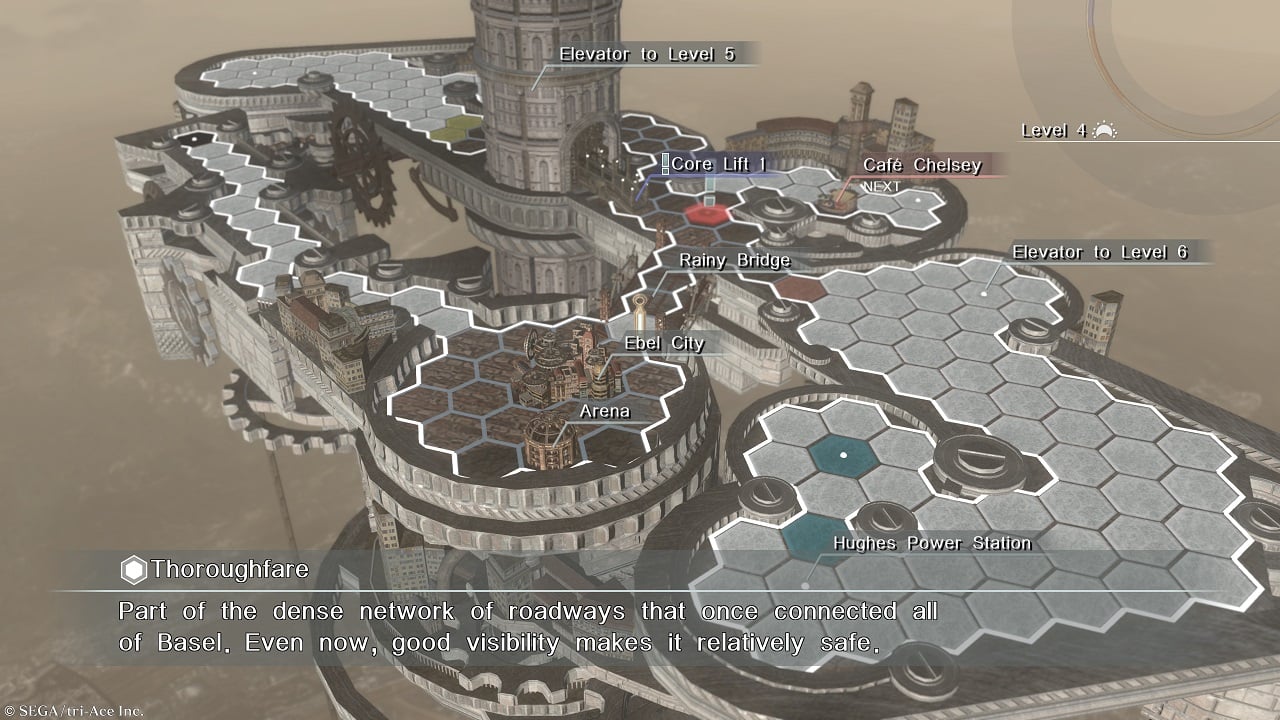Select the Elevator to Level 6 label
This screenshot has width=1280, height=720.
1099,252
